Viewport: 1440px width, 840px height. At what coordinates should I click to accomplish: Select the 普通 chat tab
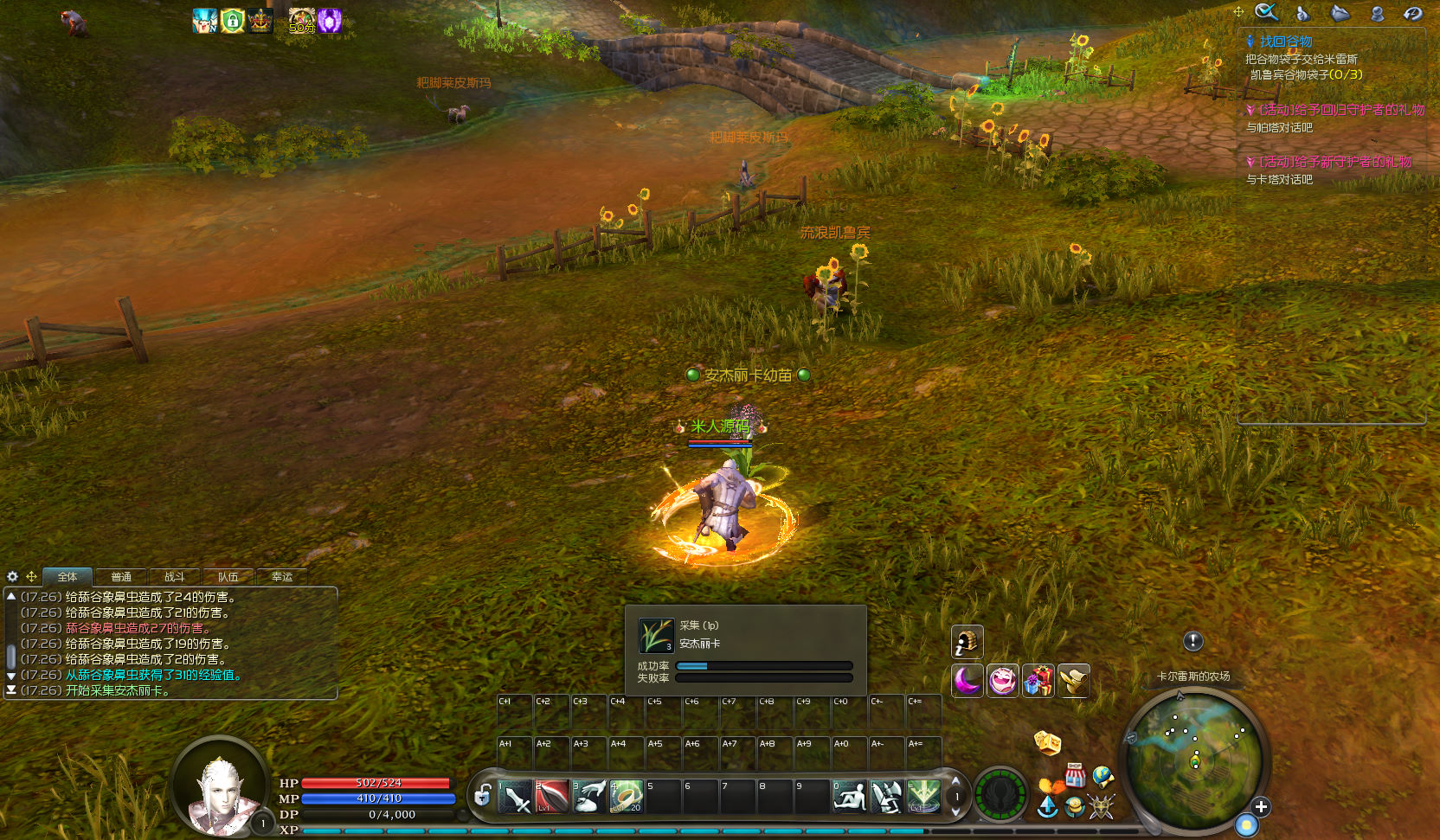coord(121,577)
